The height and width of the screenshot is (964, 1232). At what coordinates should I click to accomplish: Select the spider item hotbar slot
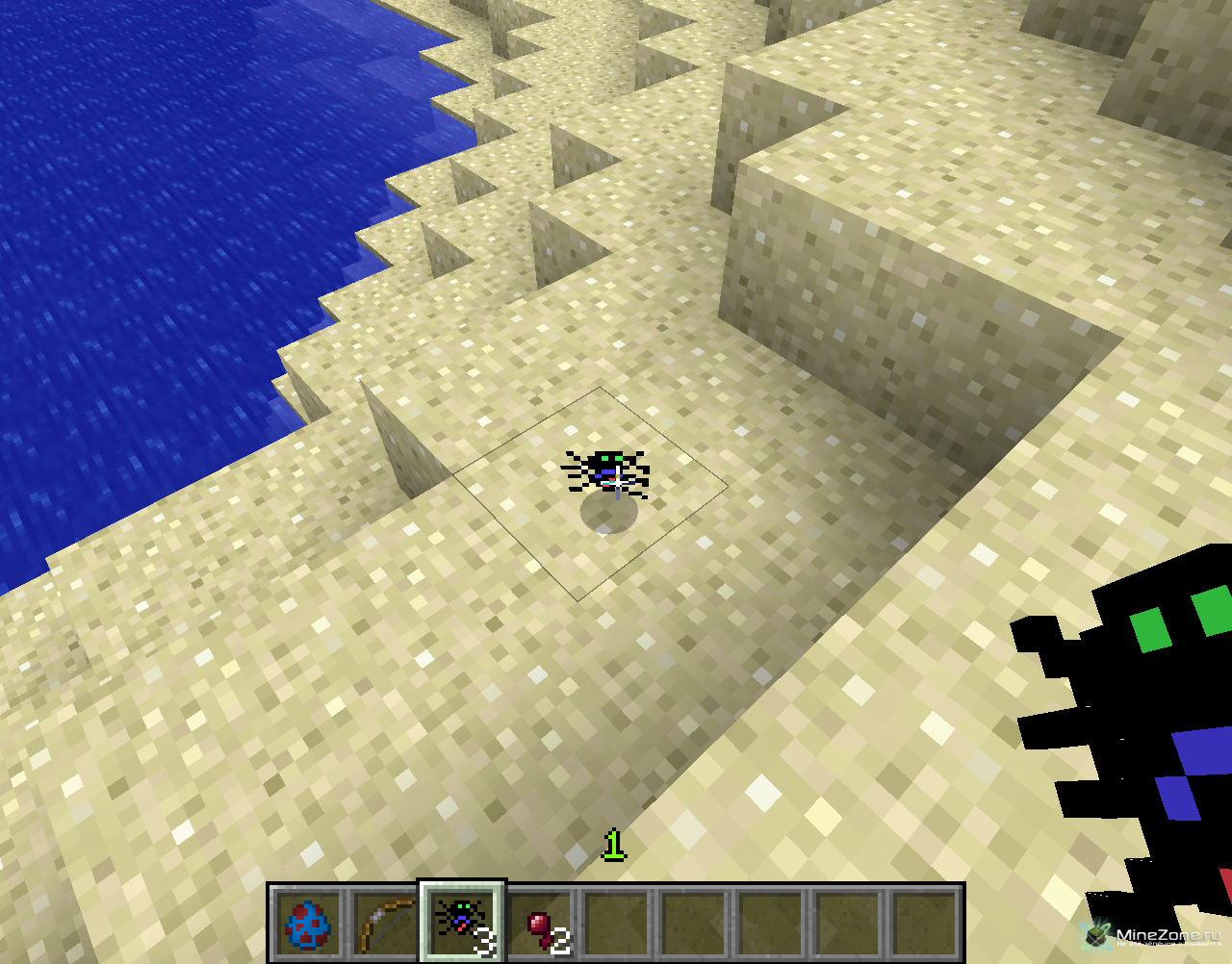point(462,922)
